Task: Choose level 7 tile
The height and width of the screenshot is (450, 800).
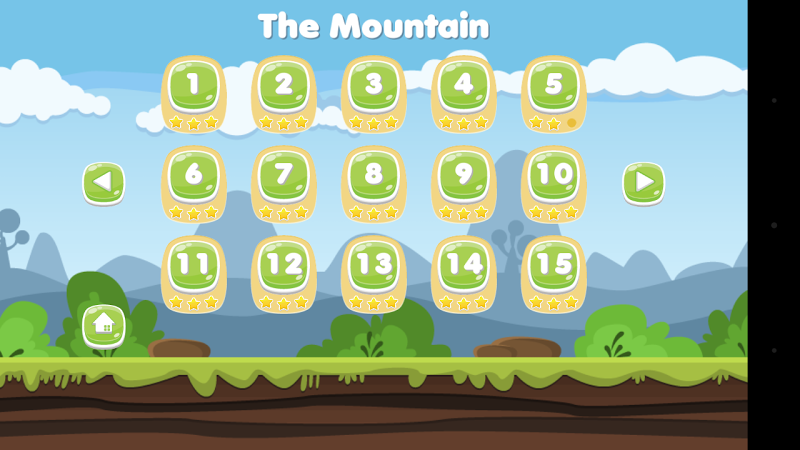Action: pyautogui.click(x=284, y=178)
